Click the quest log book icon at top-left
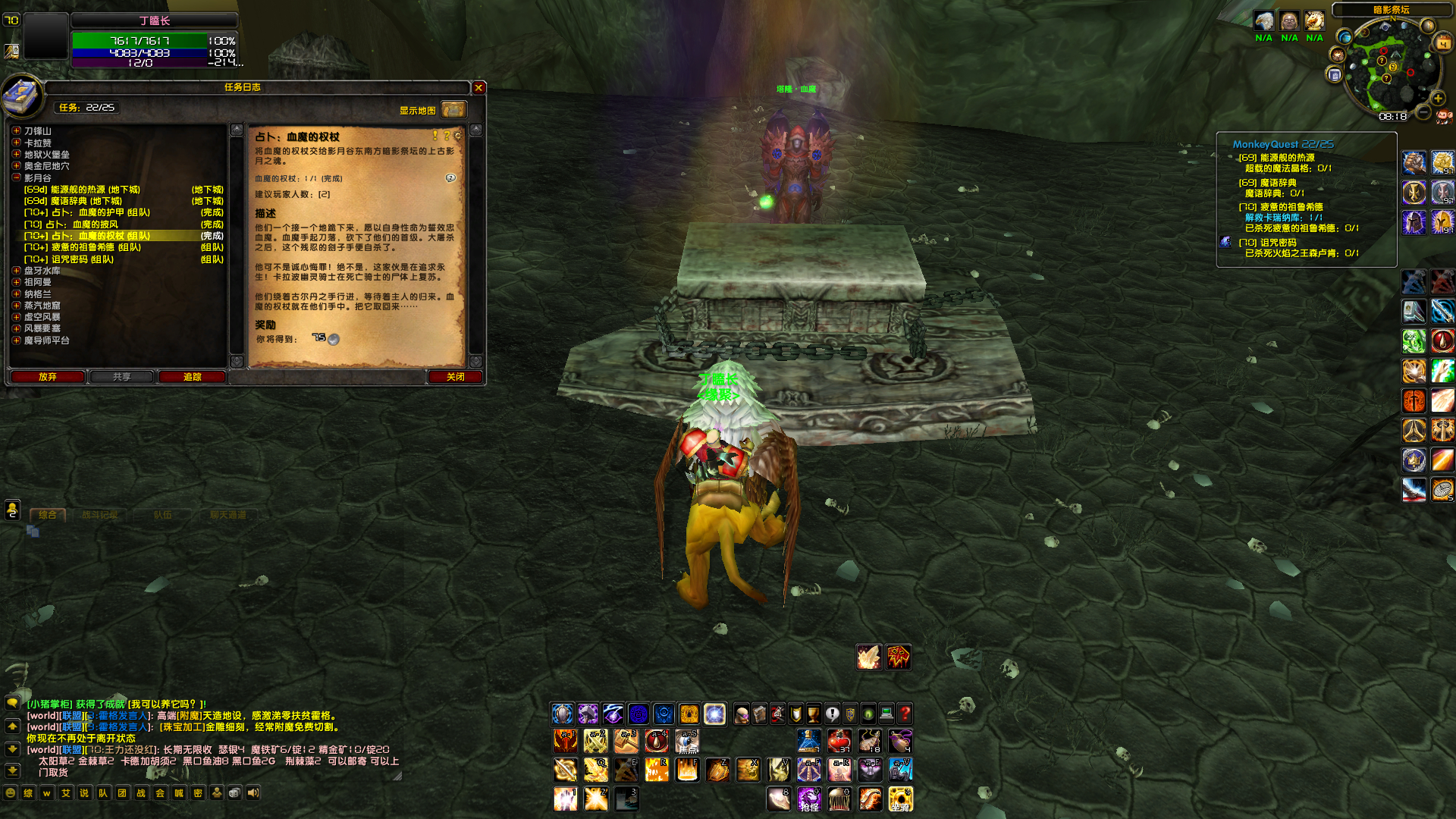 point(24,96)
